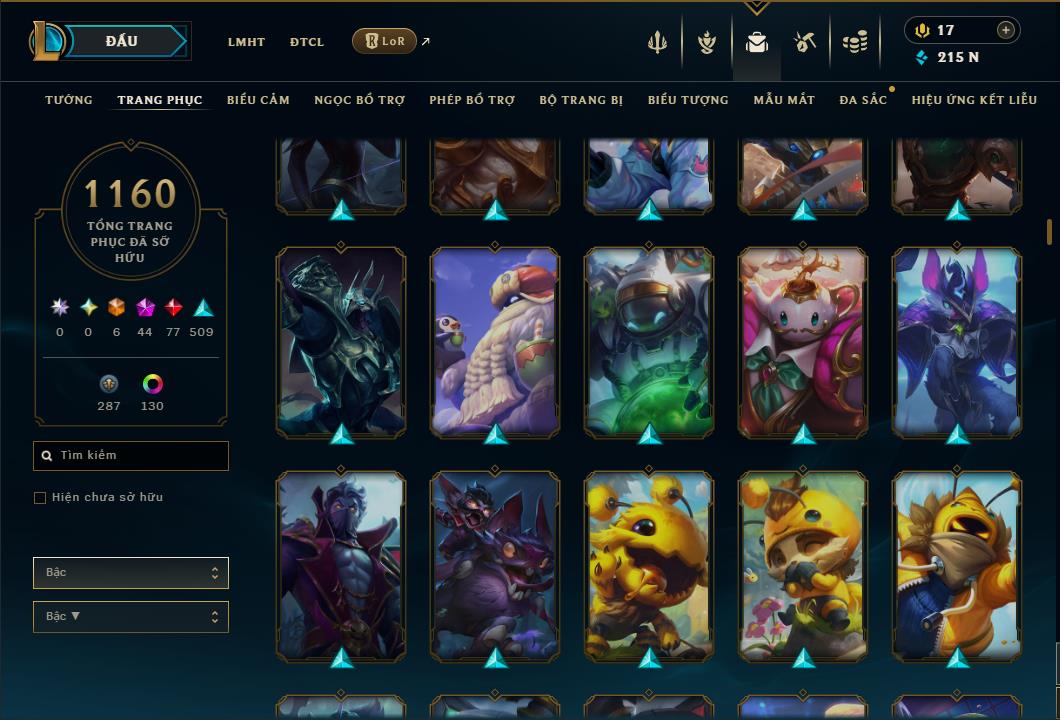Image resolution: width=1060 pixels, height=720 pixels.
Task: Open the MẪU MẮT tab
Action: tap(784, 100)
